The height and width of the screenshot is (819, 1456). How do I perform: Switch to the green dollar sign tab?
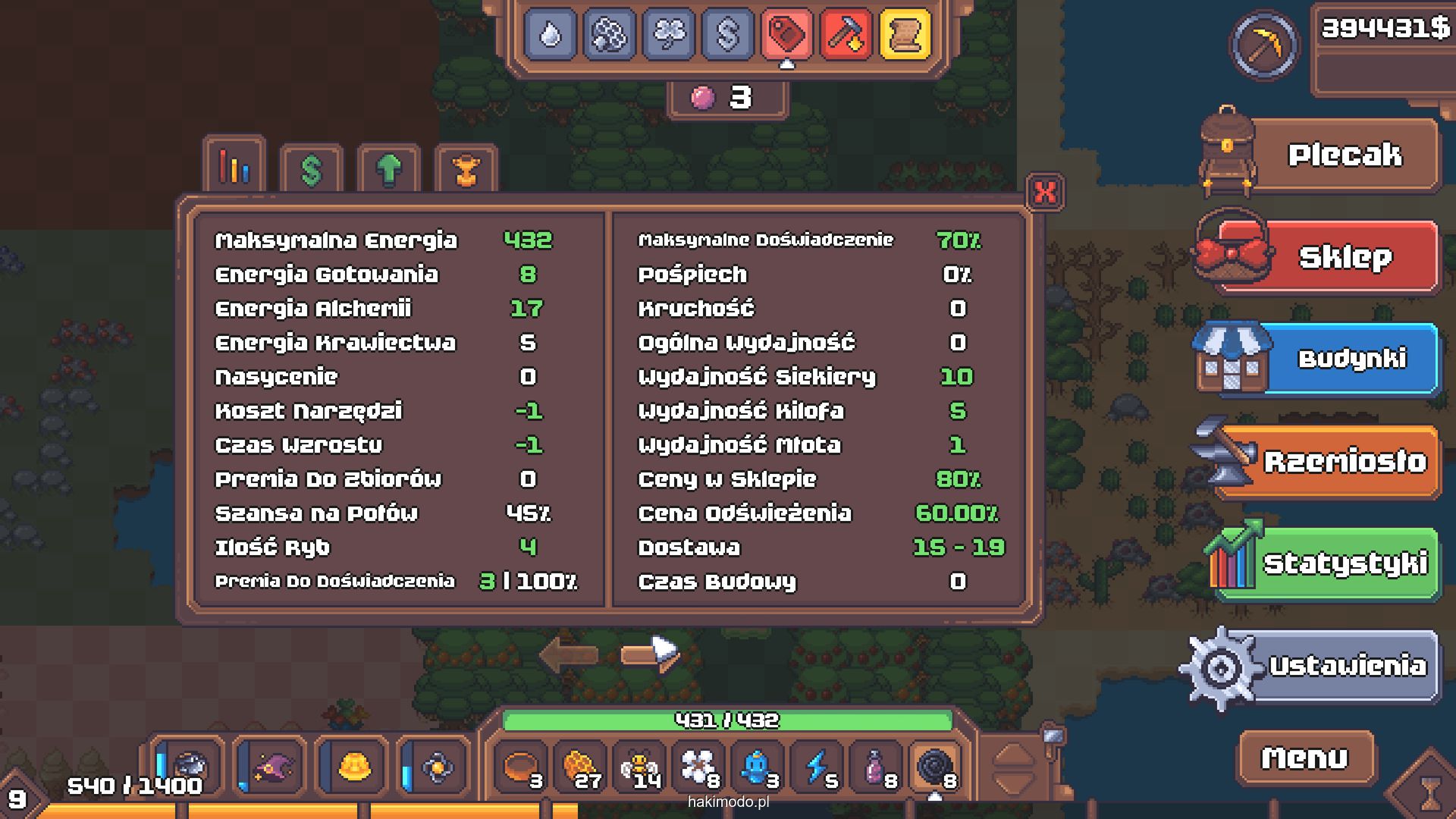[x=312, y=170]
